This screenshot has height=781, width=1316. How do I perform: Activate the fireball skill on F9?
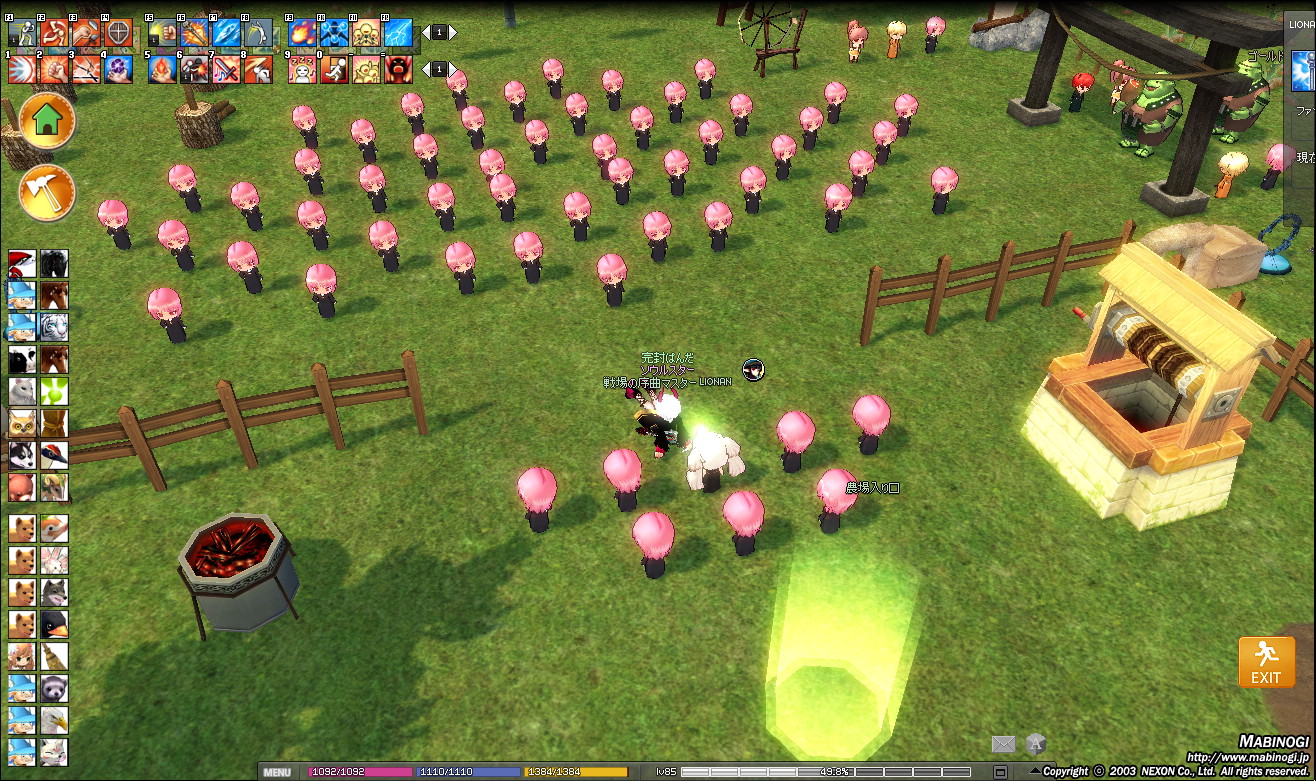(x=303, y=33)
